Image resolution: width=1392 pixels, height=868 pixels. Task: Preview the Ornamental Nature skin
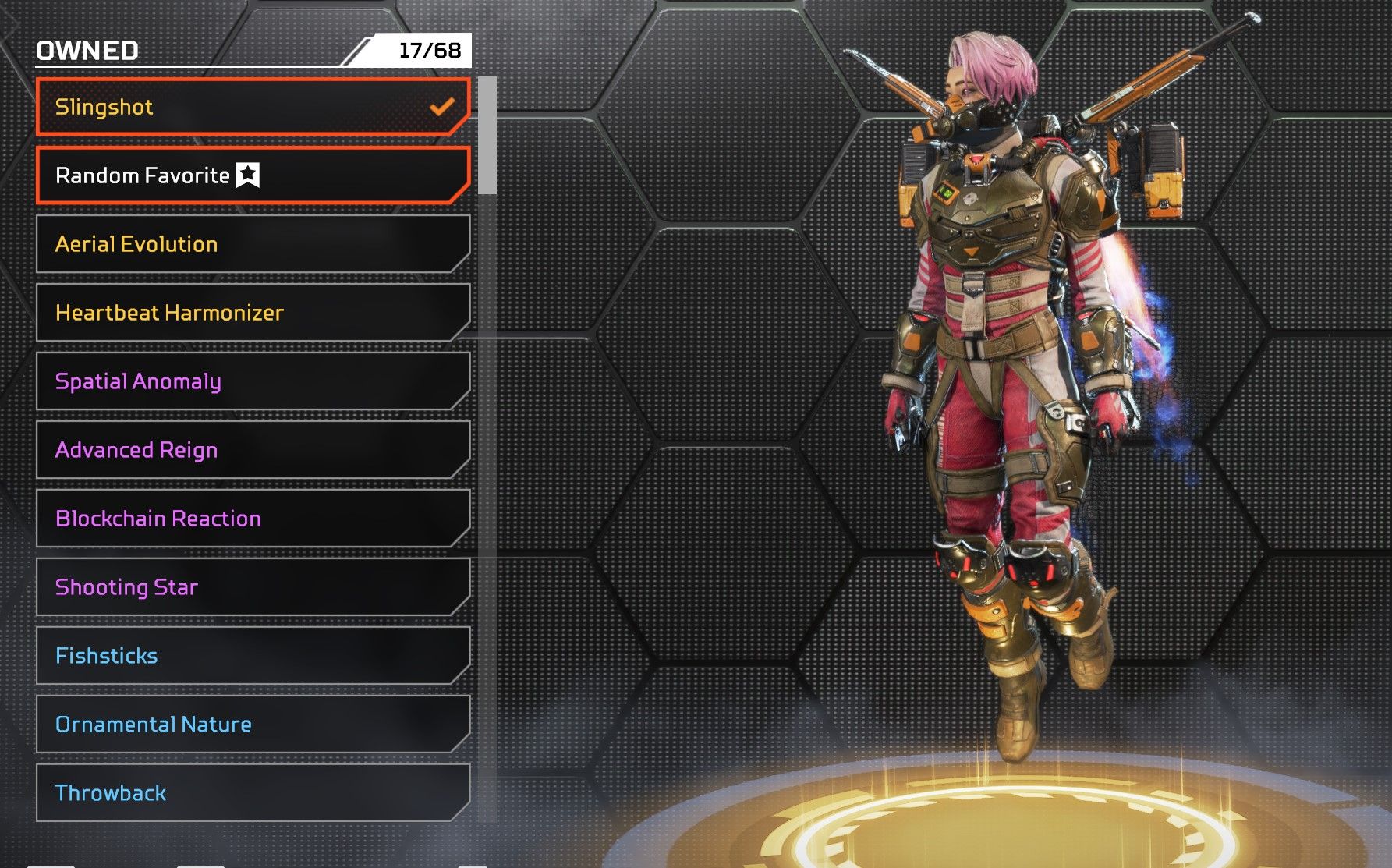(x=253, y=725)
